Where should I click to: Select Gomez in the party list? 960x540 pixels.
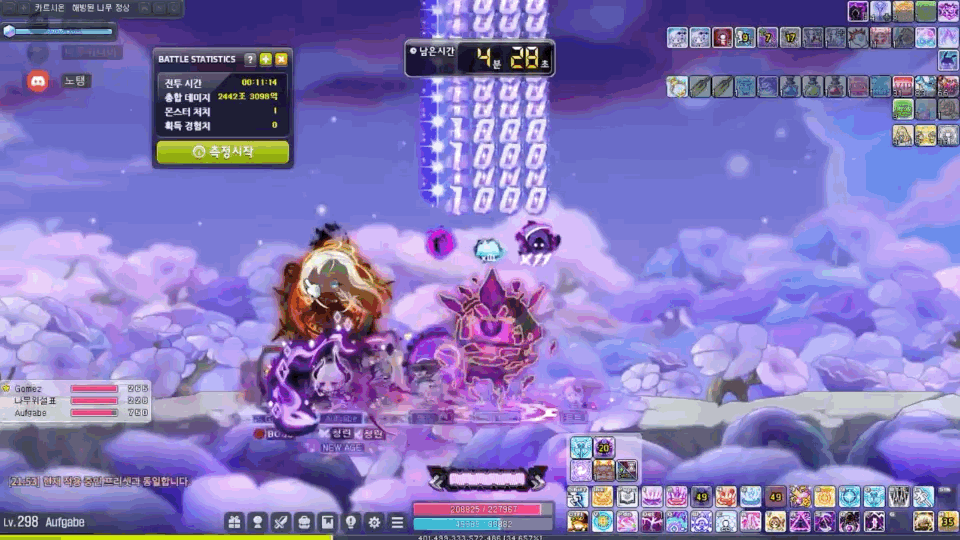[30, 388]
